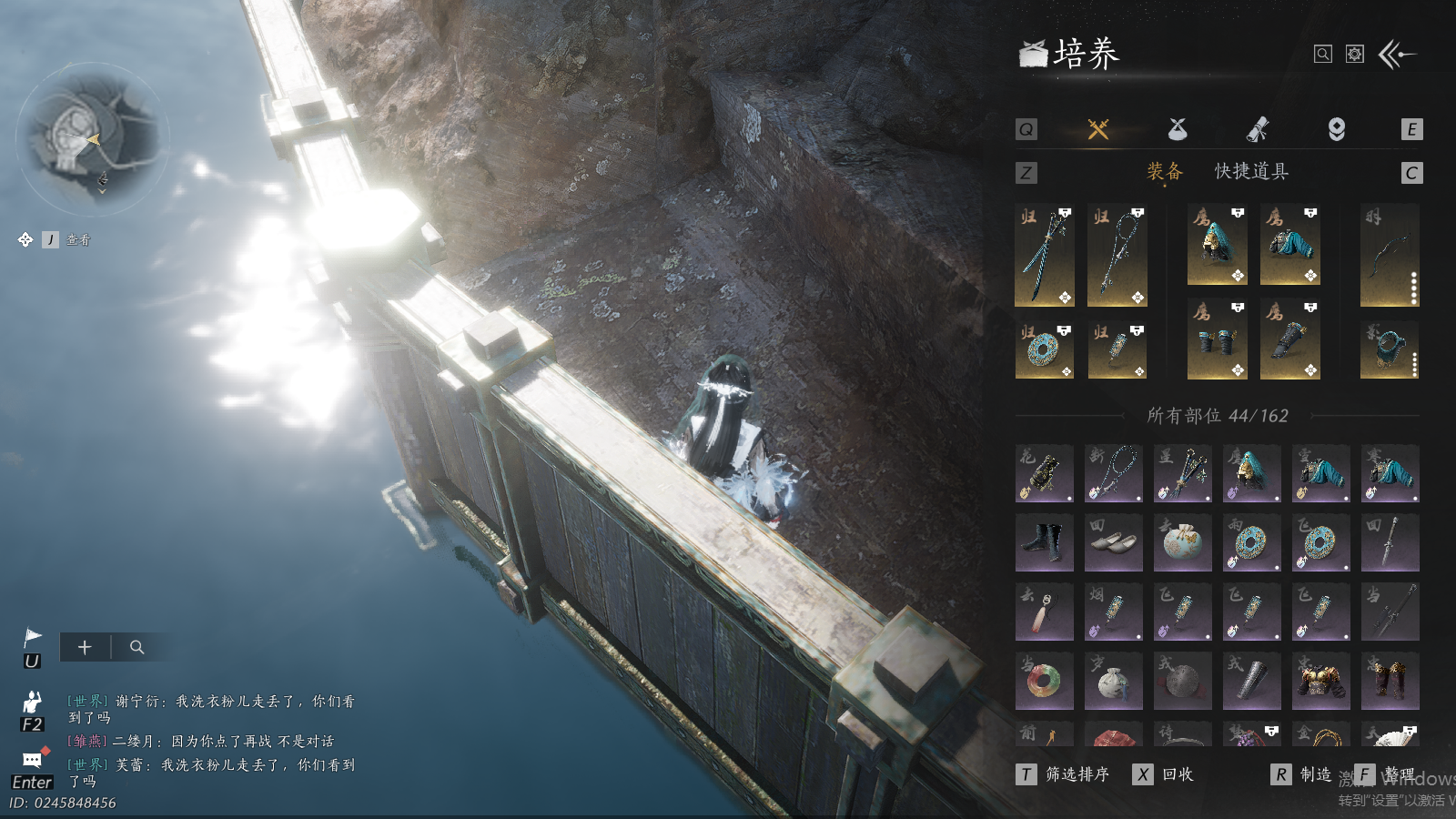Select the light blue butterfly pouch item
This screenshot has height=819, width=1456.
coord(1182,542)
